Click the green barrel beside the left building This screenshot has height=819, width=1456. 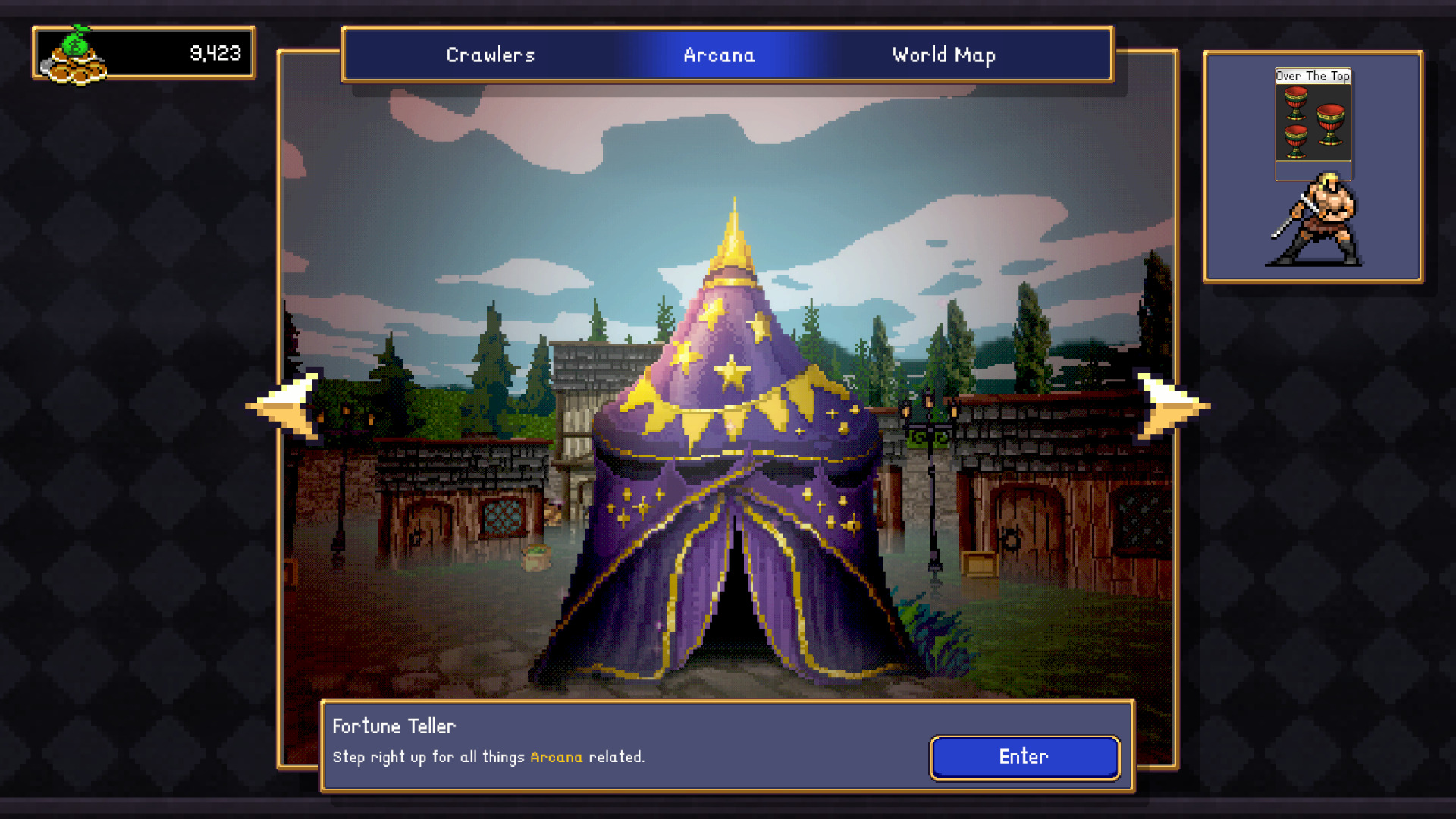click(536, 556)
